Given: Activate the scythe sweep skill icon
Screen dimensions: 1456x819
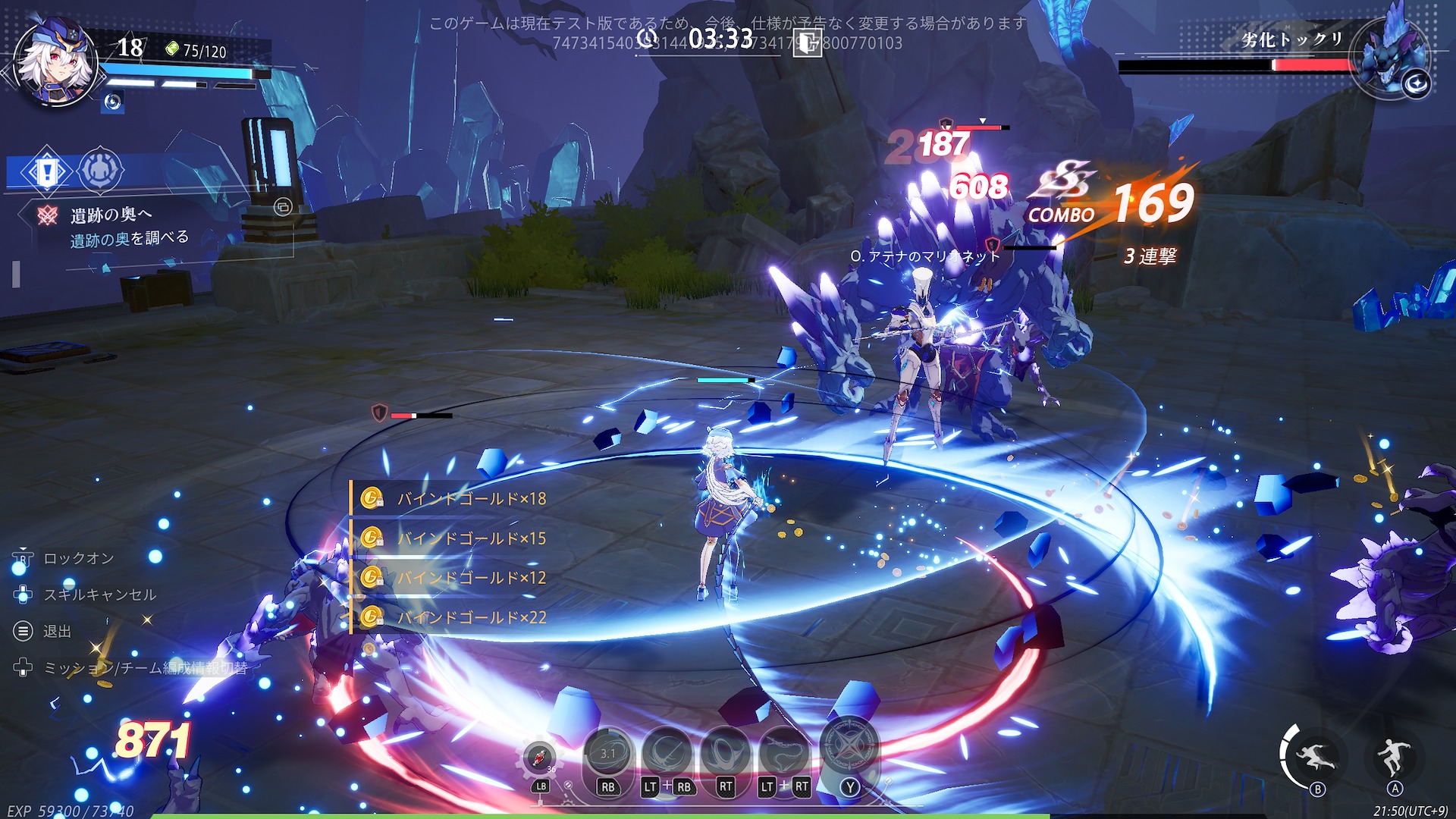Looking at the screenshot, I should pos(667,753).
